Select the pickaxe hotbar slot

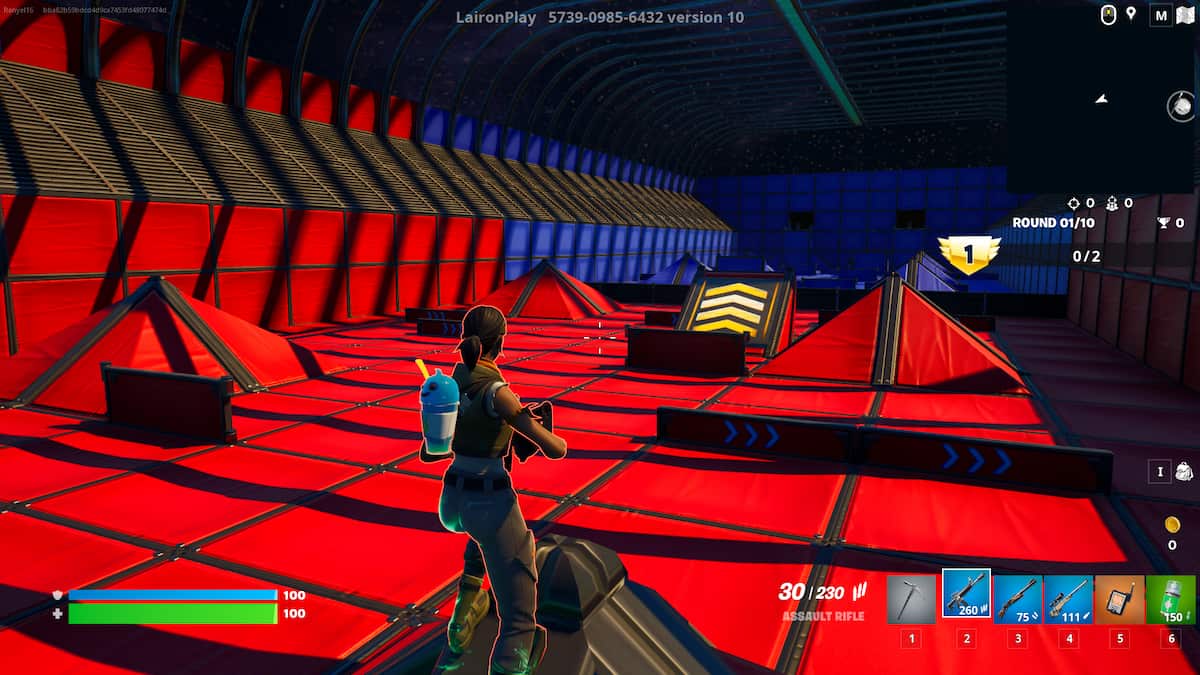pos(911,599)
